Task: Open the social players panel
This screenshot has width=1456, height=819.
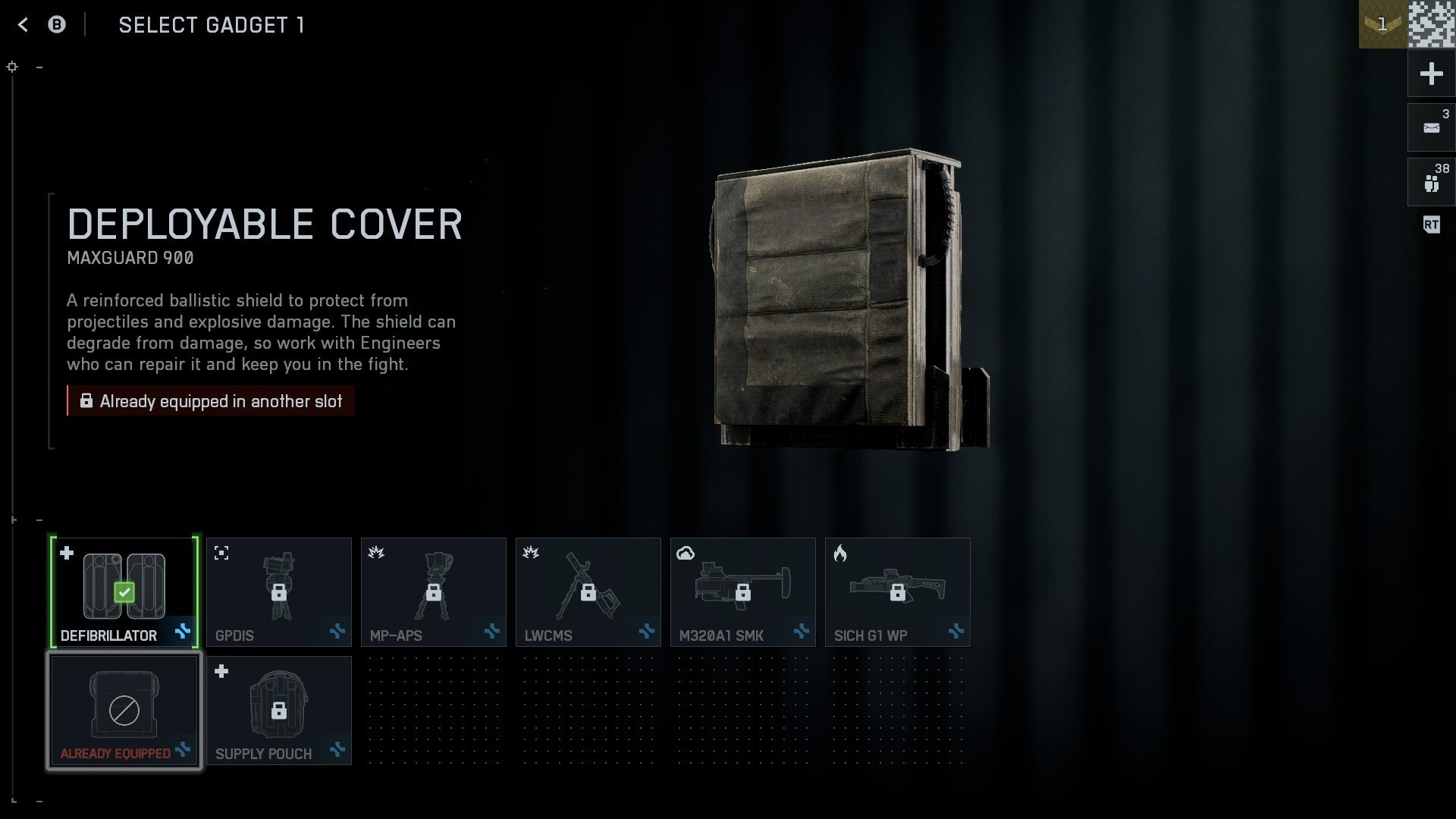Action: 1430,181
